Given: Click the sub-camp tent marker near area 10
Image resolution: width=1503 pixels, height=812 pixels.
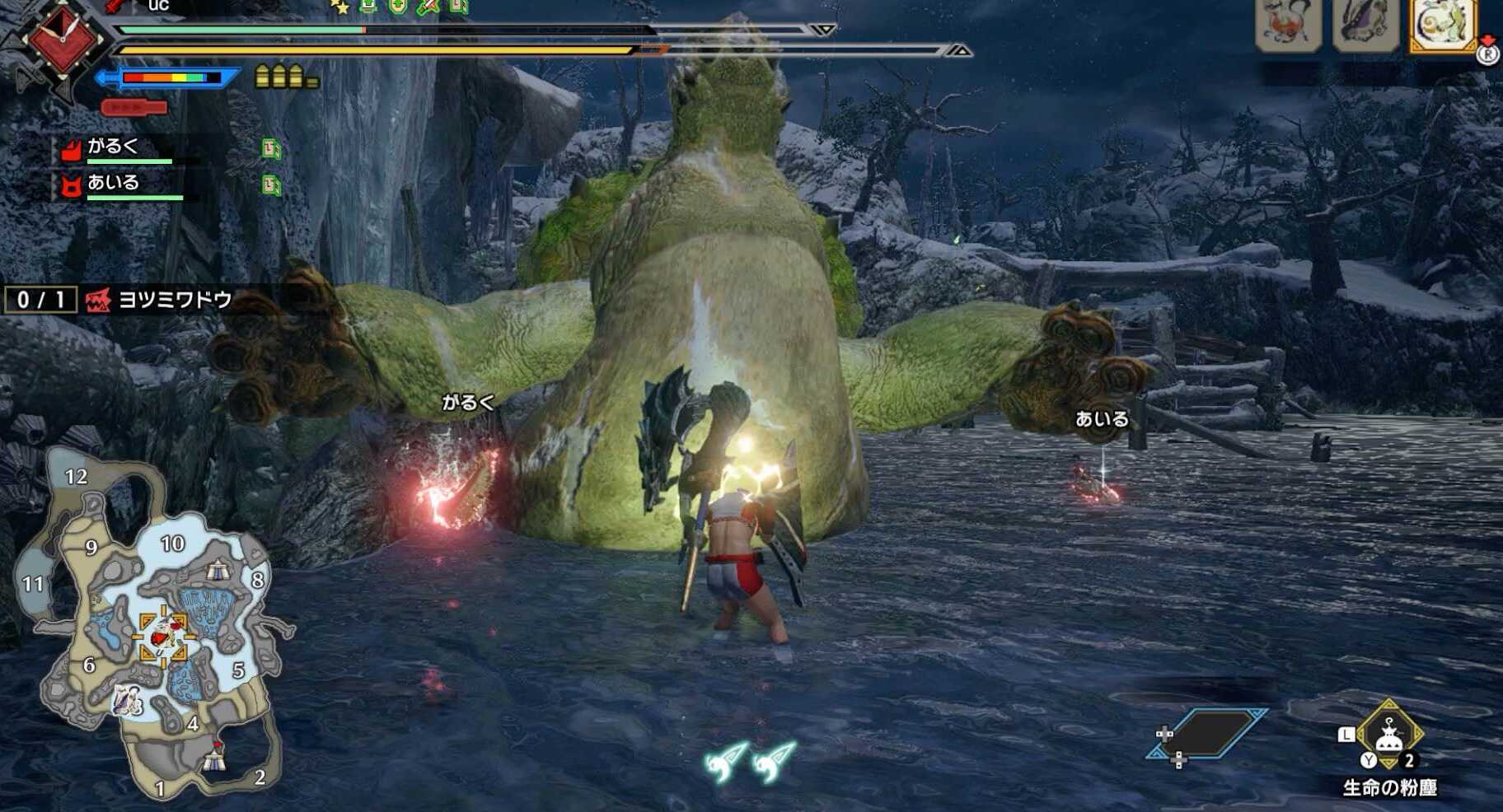Looking at the screenshot, I should tap(218, 568).
